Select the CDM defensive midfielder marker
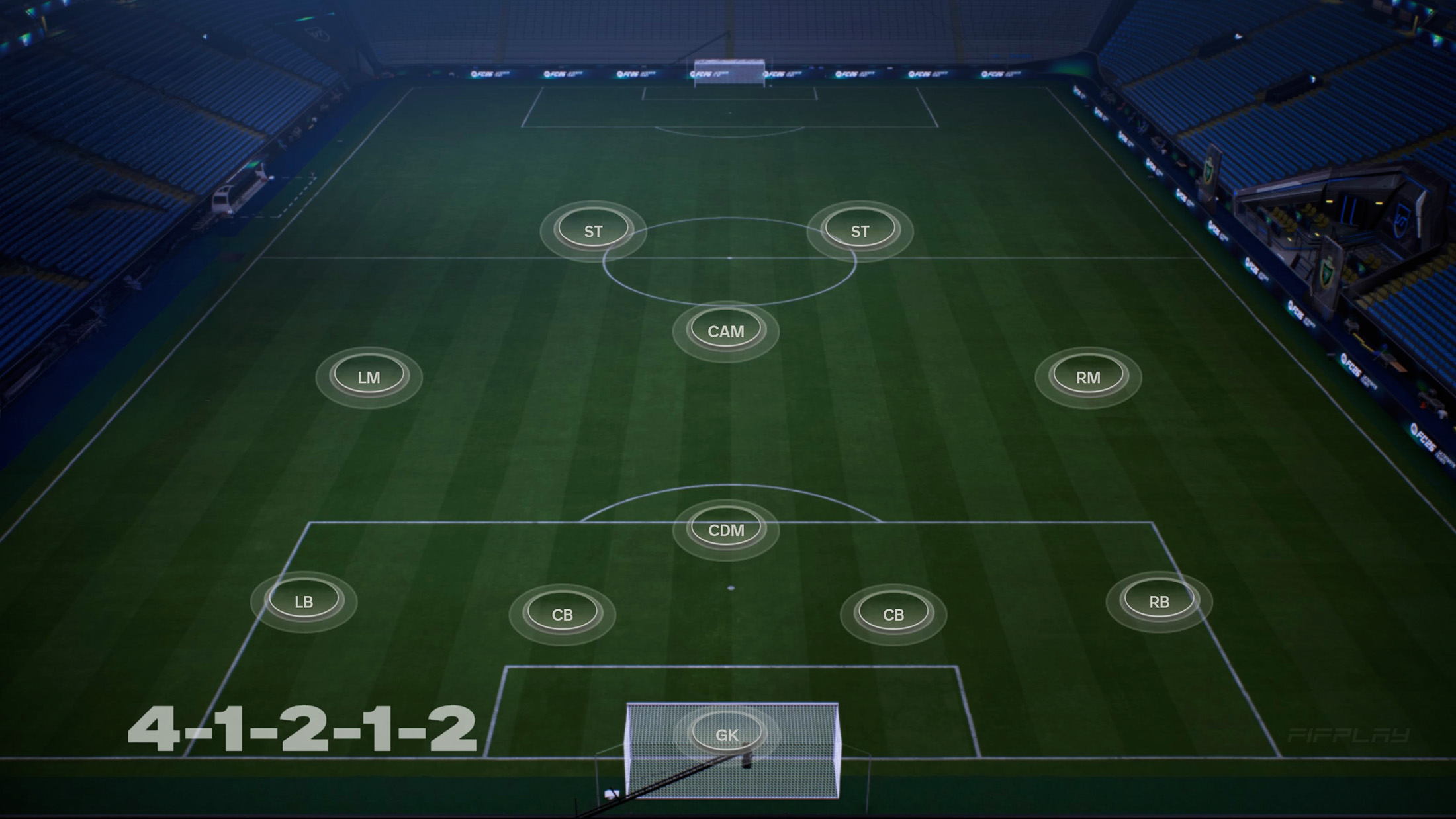 click(726, 529)
